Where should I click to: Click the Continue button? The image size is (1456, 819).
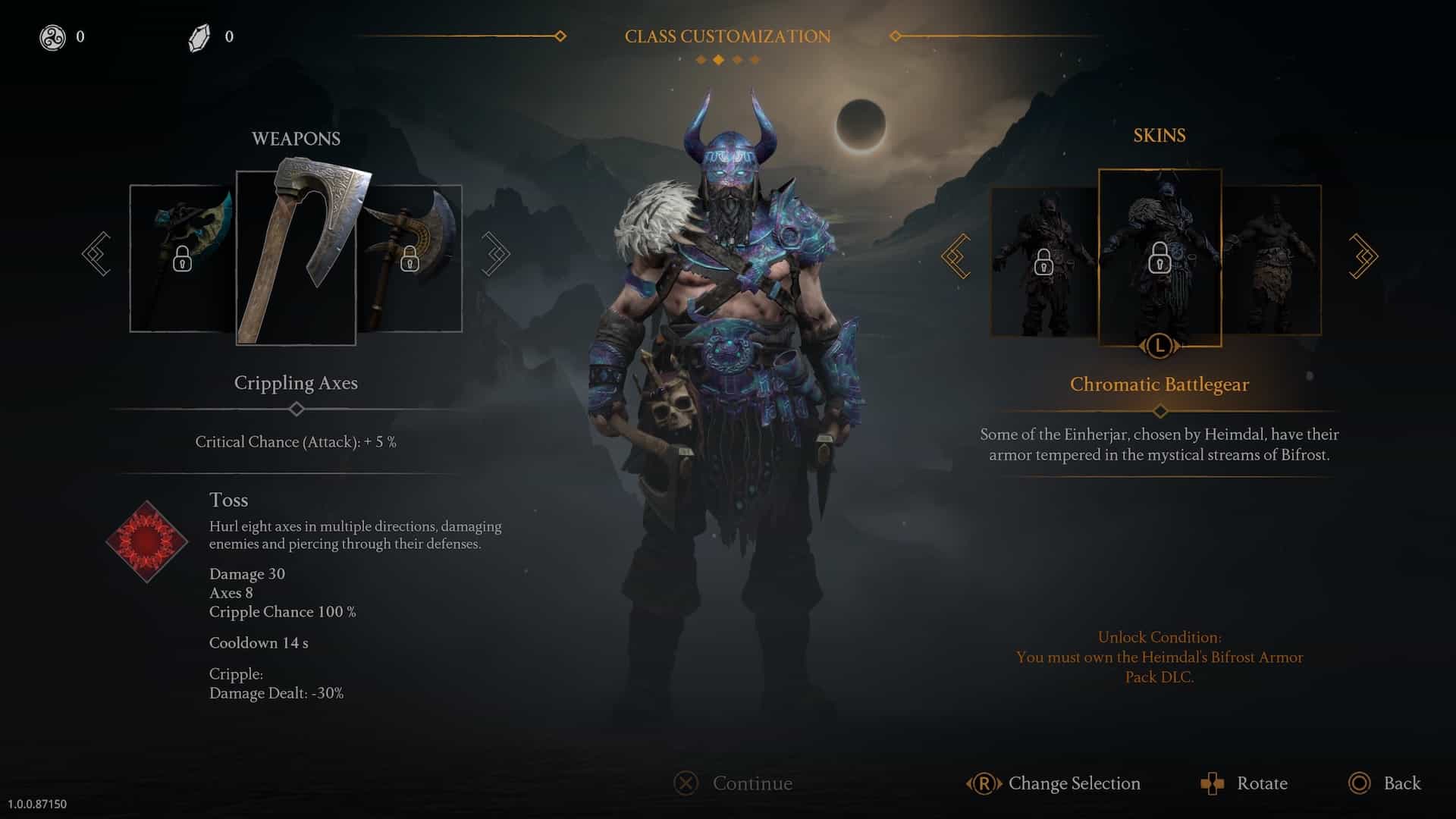[733, 783]
